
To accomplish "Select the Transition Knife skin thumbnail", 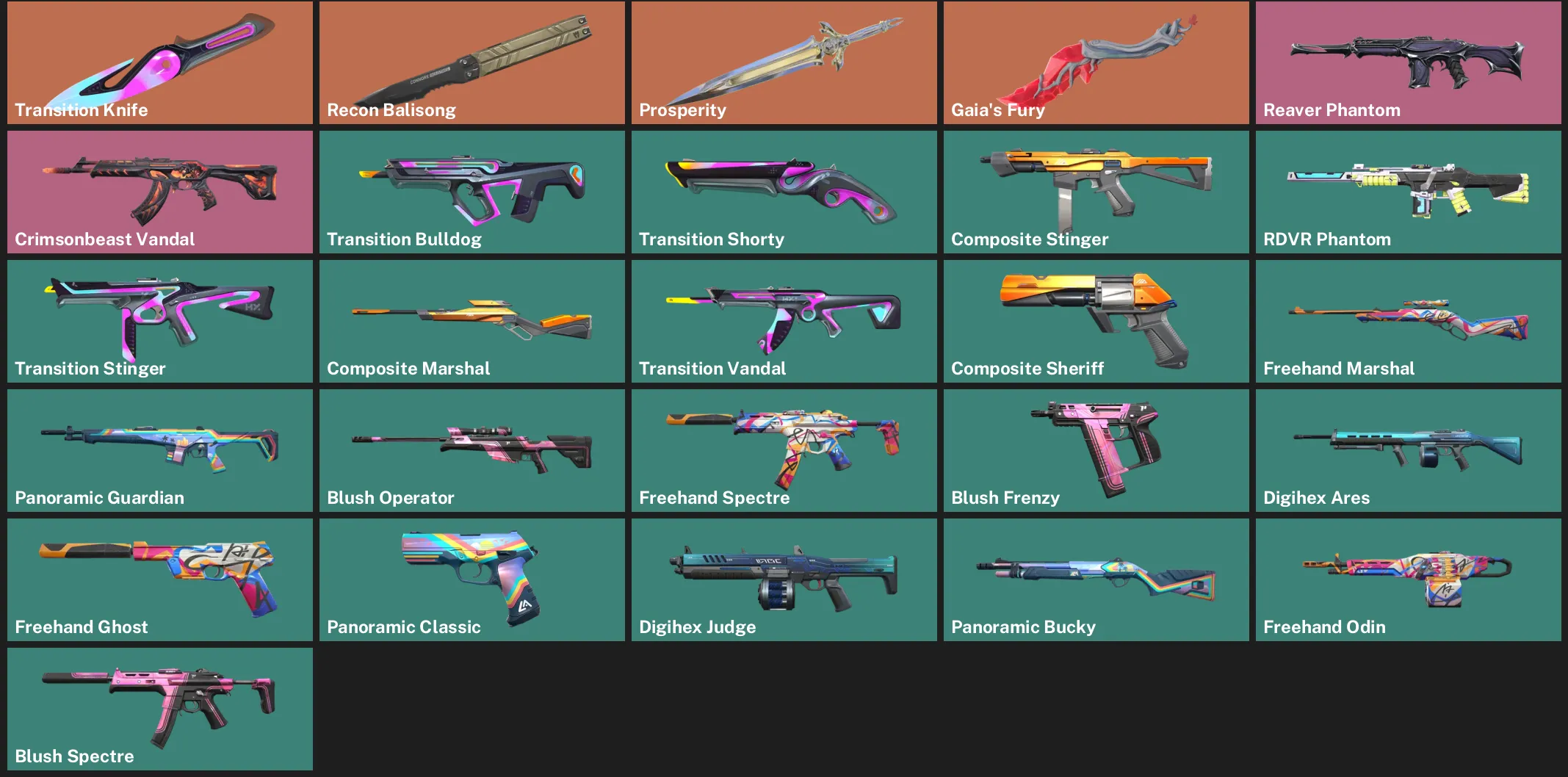I will [x=159, y=62].
